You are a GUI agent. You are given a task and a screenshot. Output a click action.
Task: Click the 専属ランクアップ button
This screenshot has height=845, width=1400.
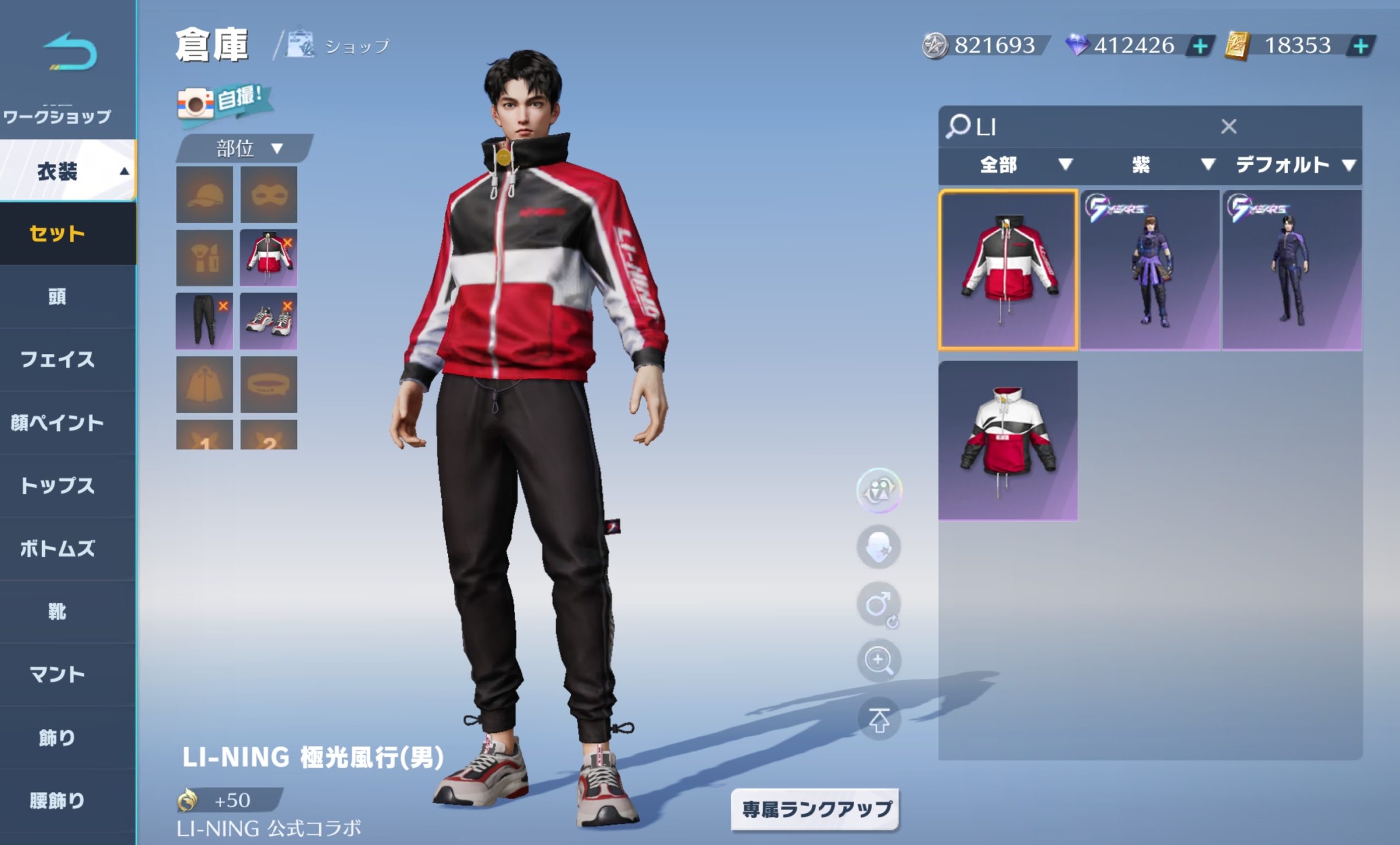815,809
